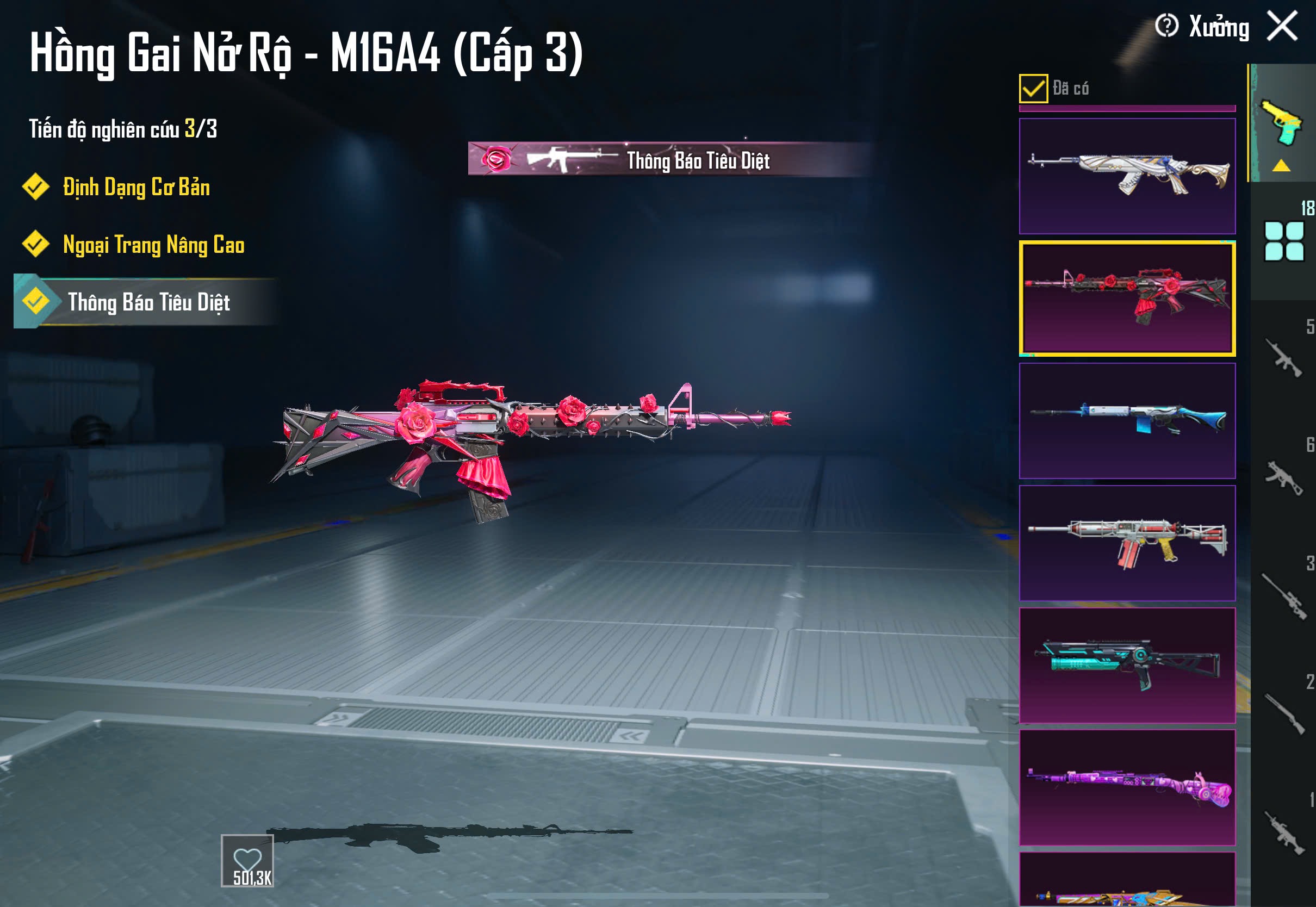This screenshot has height=907, width=1316.
Task: Choose 'Ngoại Trang Nâng Cao' research stage
Action: pyautogui.click(x=153, y=245)
